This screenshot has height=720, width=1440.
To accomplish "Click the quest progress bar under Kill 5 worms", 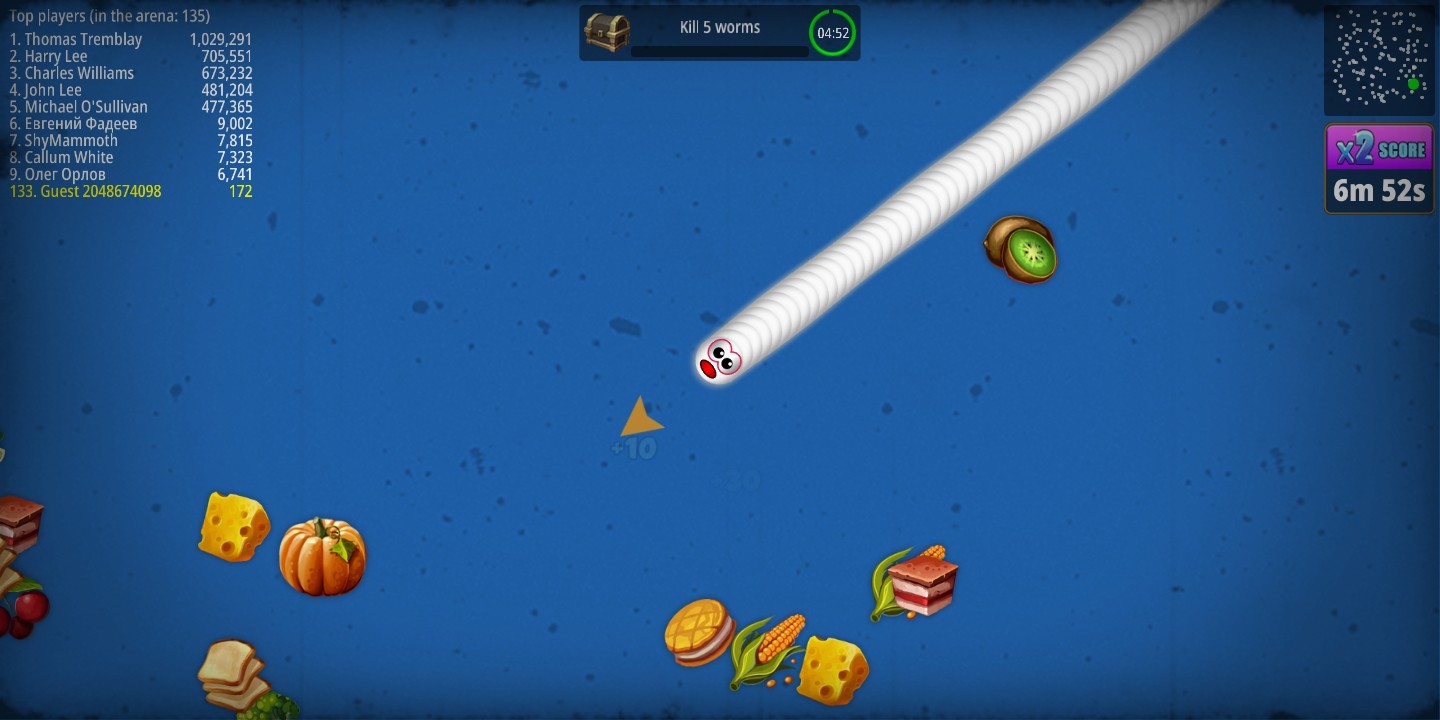I will [x=718, y=50].
